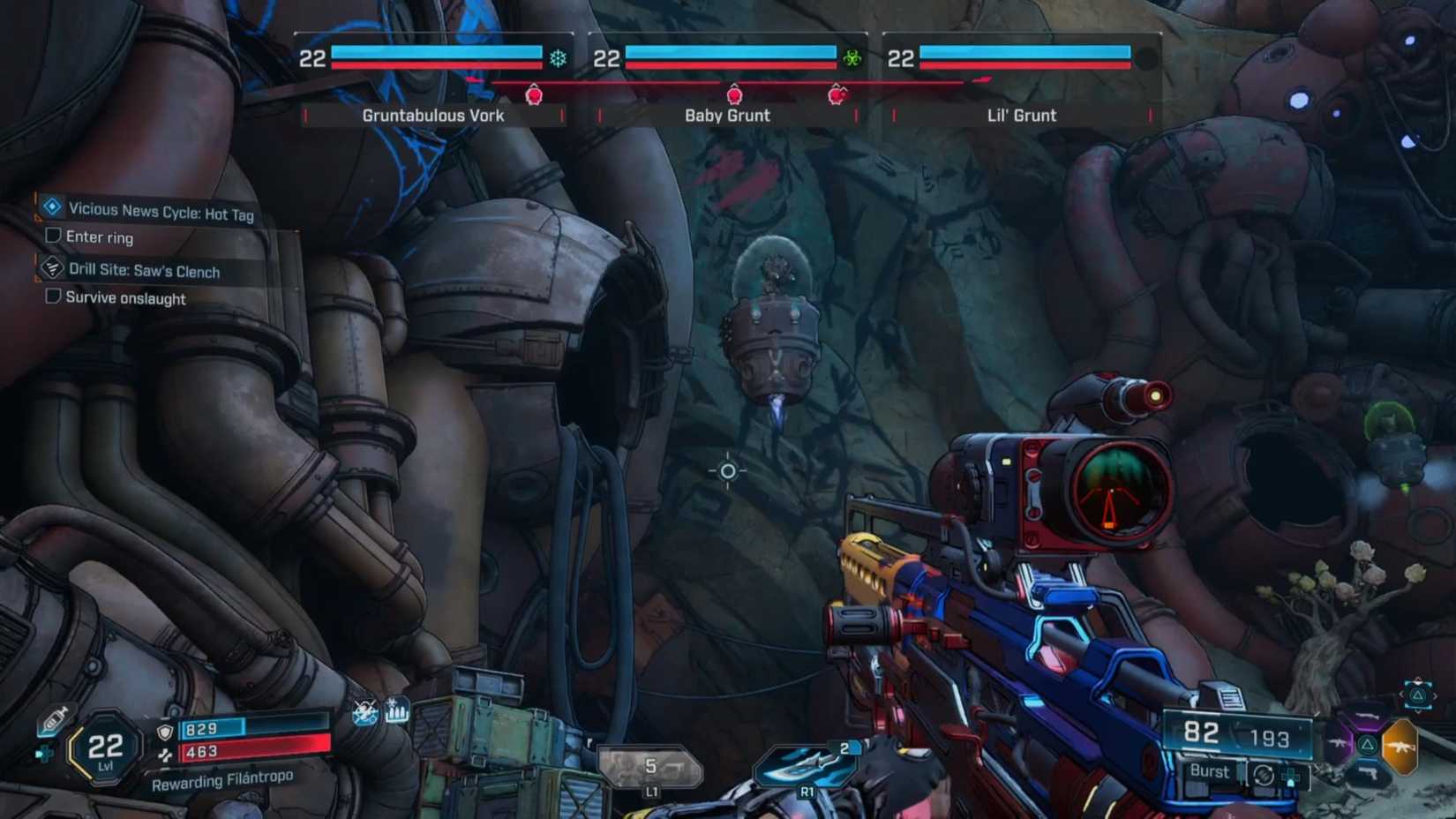
Task: Check the Enter ring objective box
Action: (x=51, y=235)
